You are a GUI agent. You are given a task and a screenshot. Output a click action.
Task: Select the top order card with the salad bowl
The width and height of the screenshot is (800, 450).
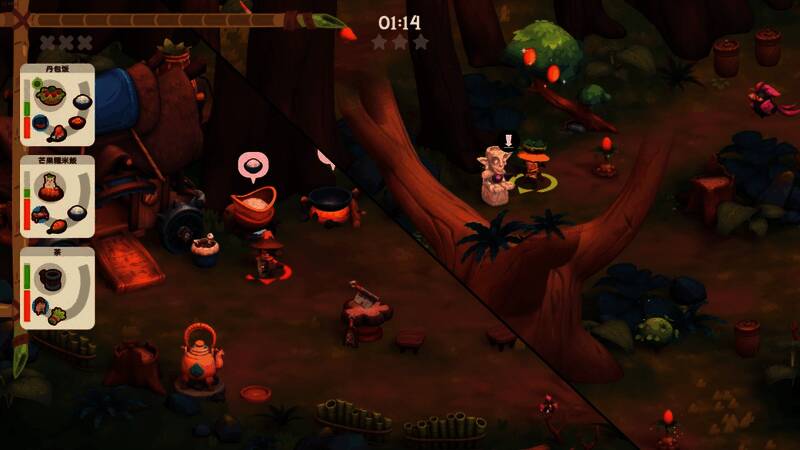pos(57,107)
